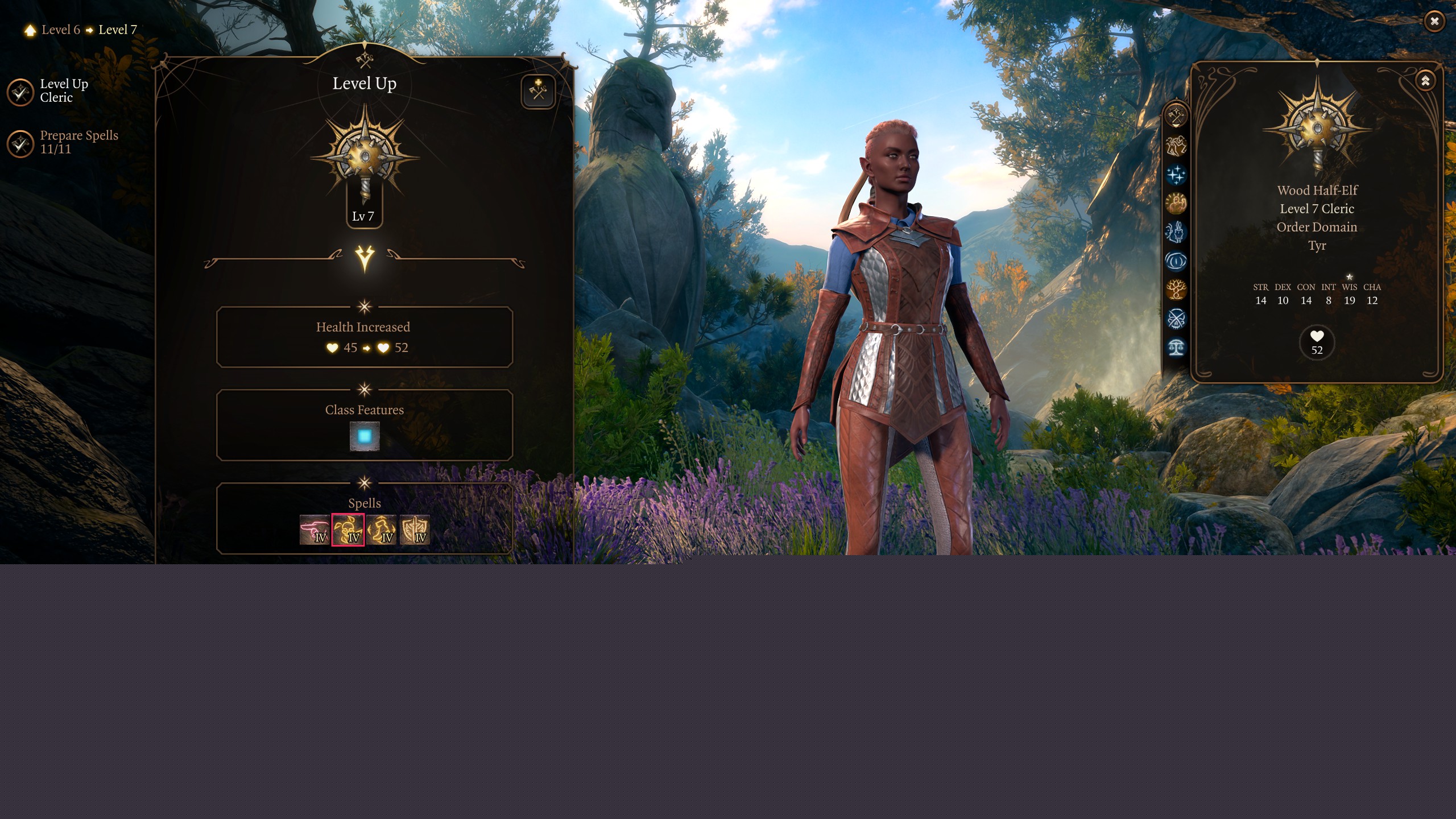
Task: View the balance scales tab
Action: coord(1176,347)
